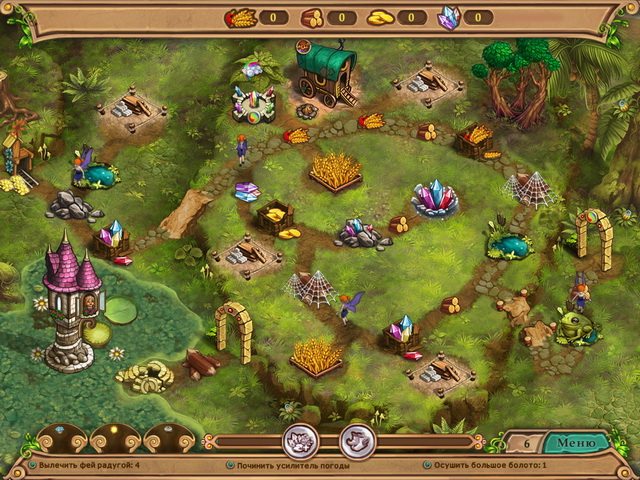Screen dimensions: 640x480
Task: Activate the second round silver bonus medallion
Action: (357, 440)
